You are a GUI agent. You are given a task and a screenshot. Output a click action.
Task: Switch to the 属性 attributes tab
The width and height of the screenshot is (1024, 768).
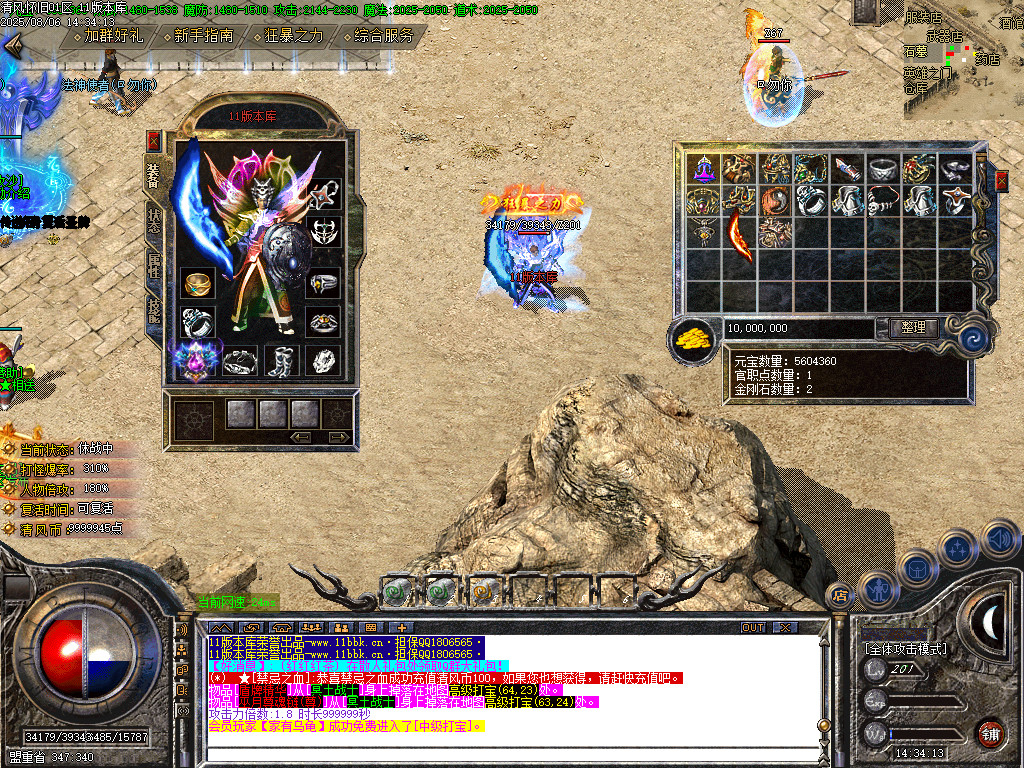click(x=153, y=268)
